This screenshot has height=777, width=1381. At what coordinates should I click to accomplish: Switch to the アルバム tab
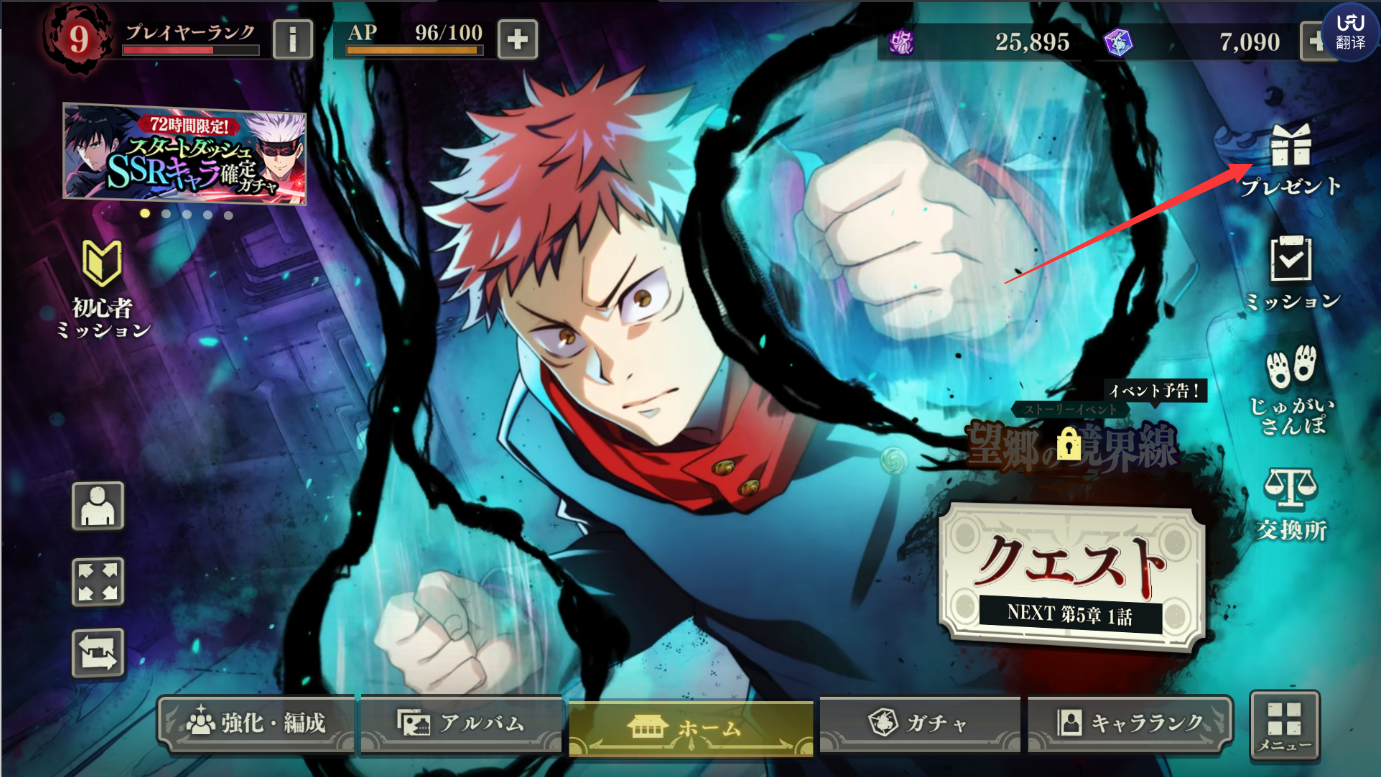tap(461, 723)
